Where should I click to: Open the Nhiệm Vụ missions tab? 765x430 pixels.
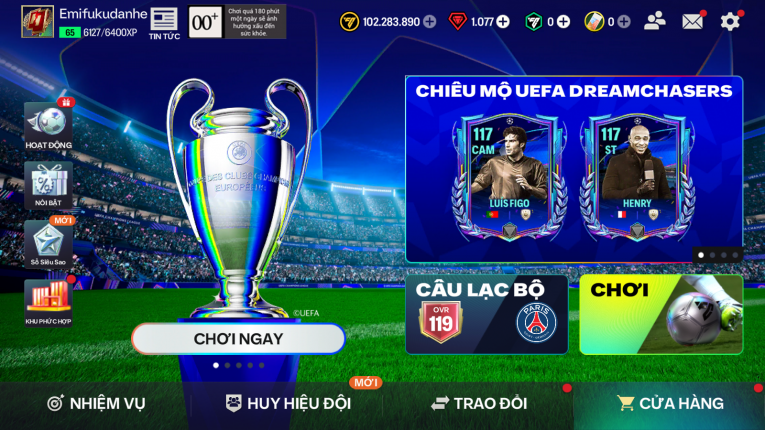[96, 404]
